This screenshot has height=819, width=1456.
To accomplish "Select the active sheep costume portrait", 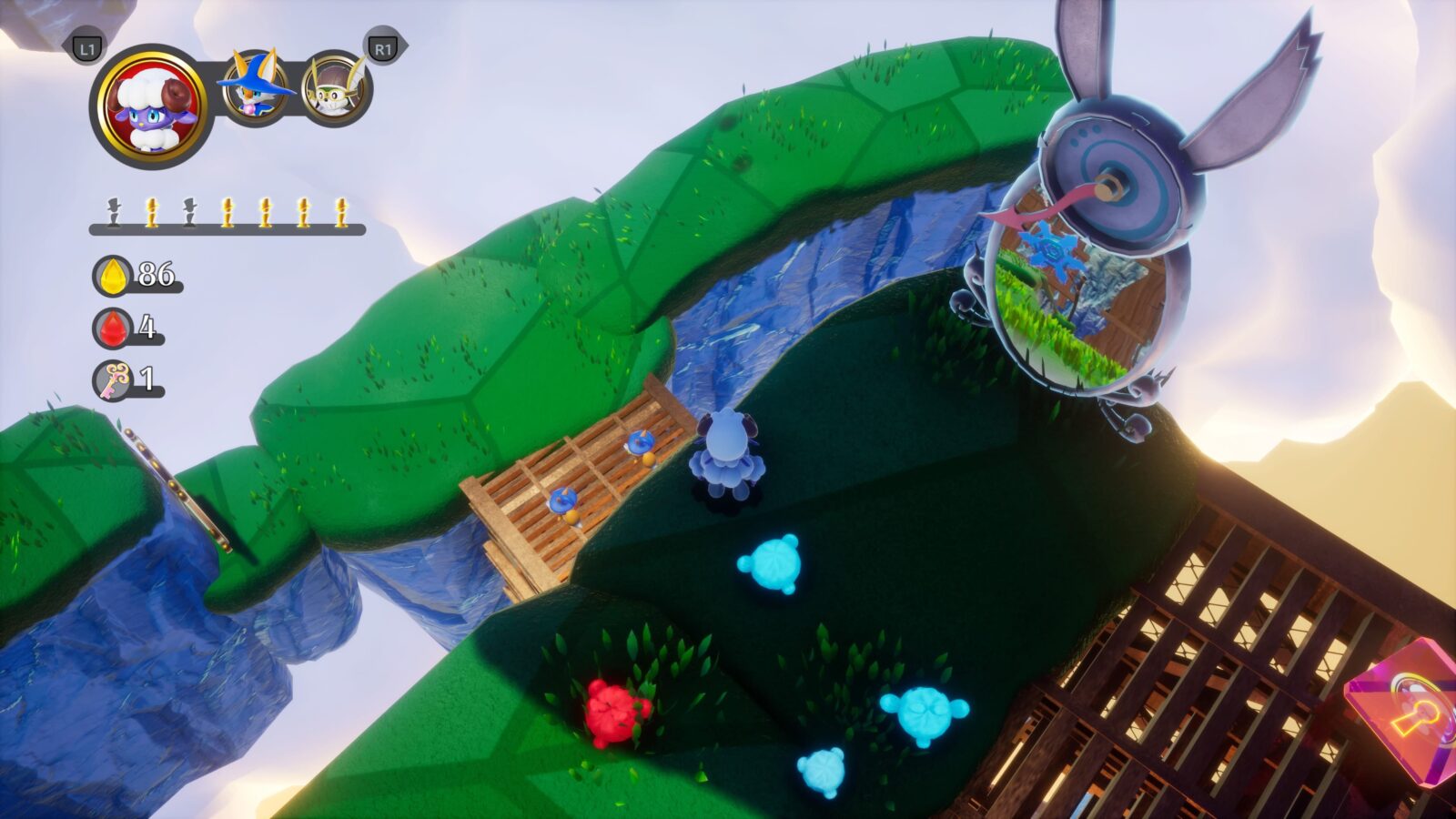I will (151, 106).
